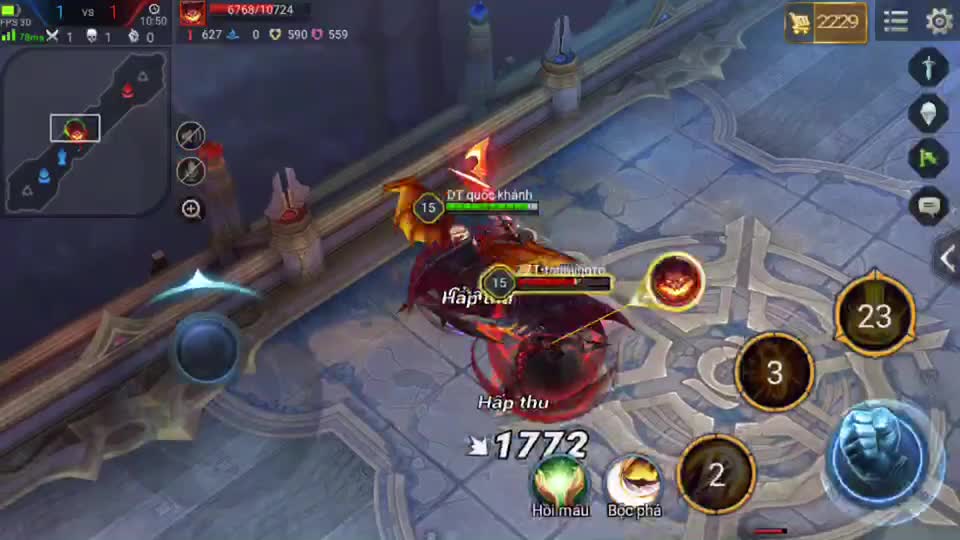Click the magnifier zoom button

pyautogui.click(x=191, y=209)
